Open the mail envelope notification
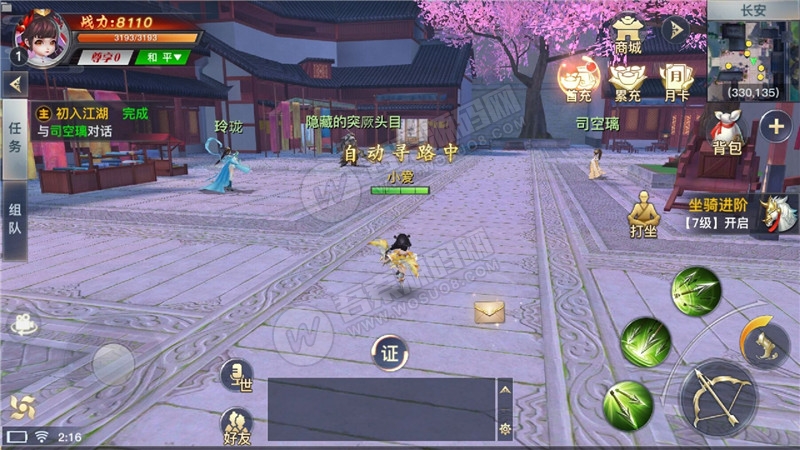 pos(489,312)
